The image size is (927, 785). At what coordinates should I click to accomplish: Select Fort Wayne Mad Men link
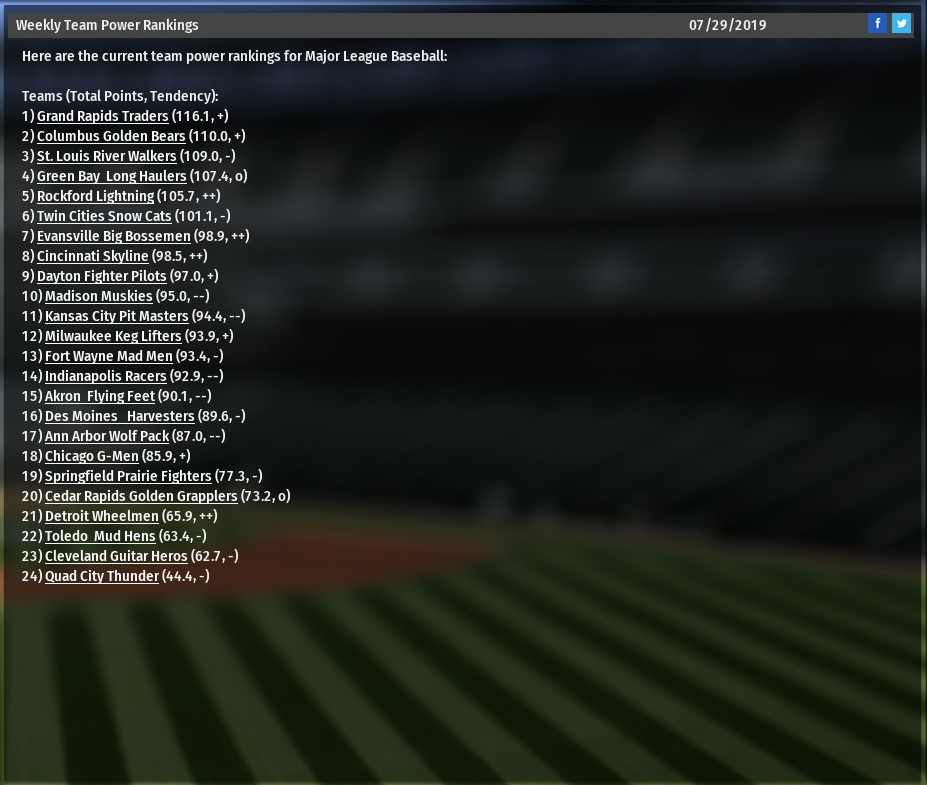point(108,356)
